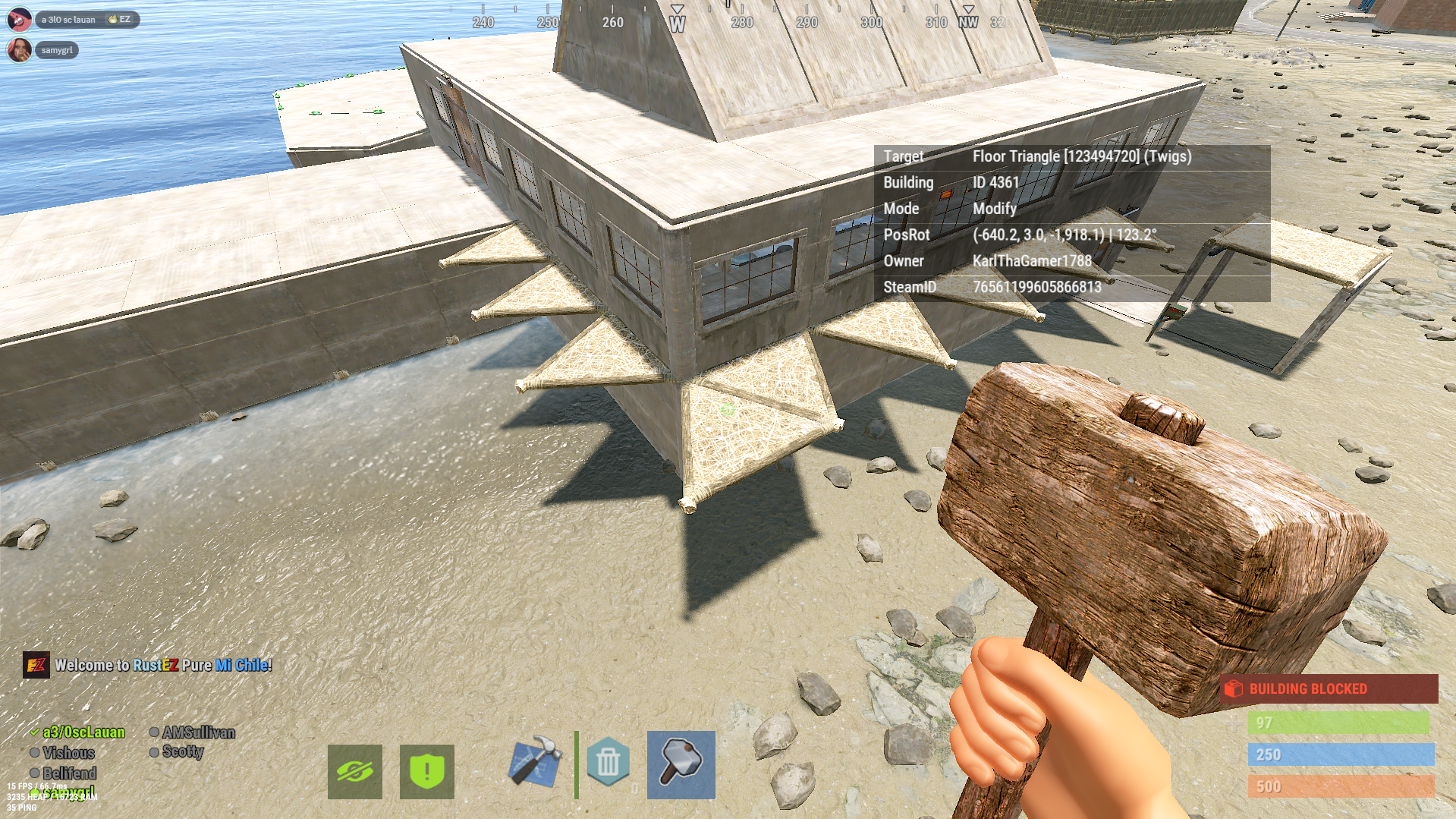Pick Scotty from the team list
Viewport: 1456px width, 819px height.
(x=182, y=751)
